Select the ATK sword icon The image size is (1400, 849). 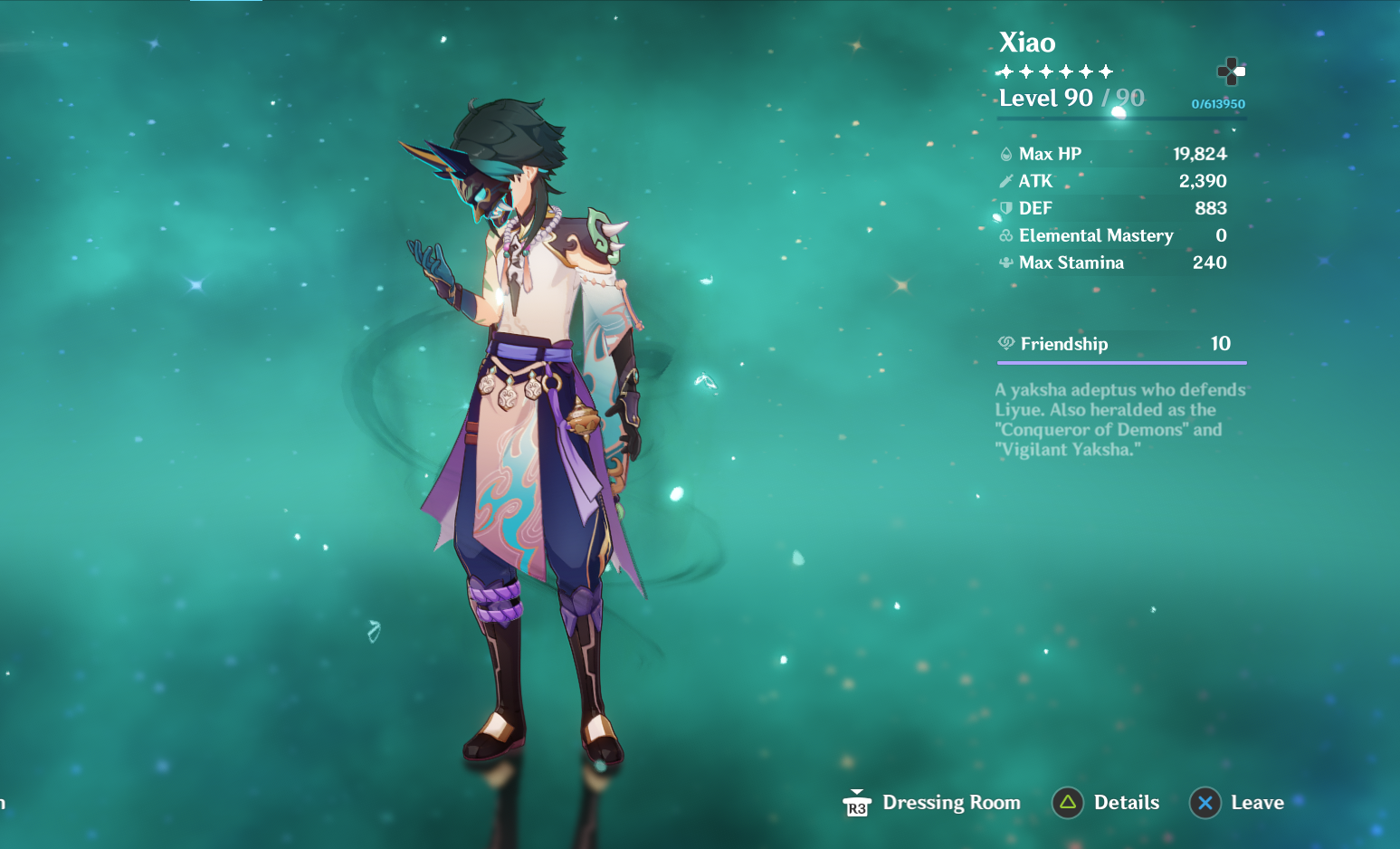click(x=1006, y=181)
